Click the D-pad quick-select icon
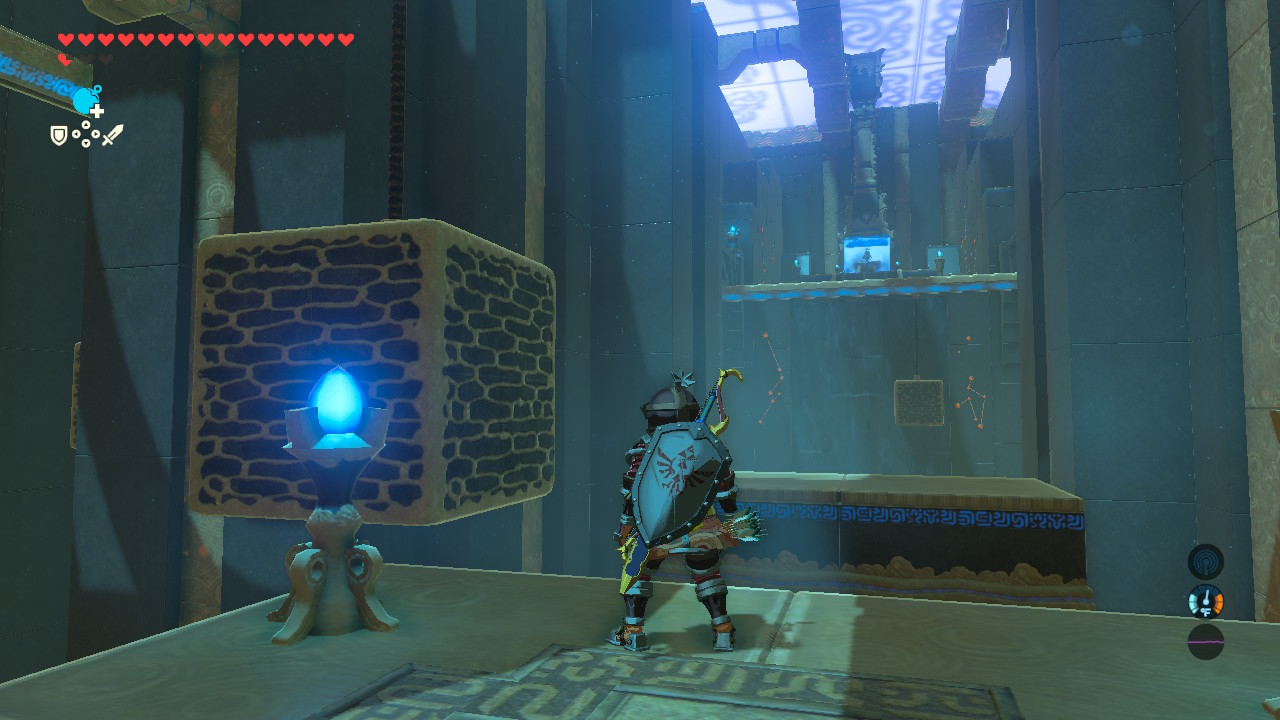 point(86,135)
